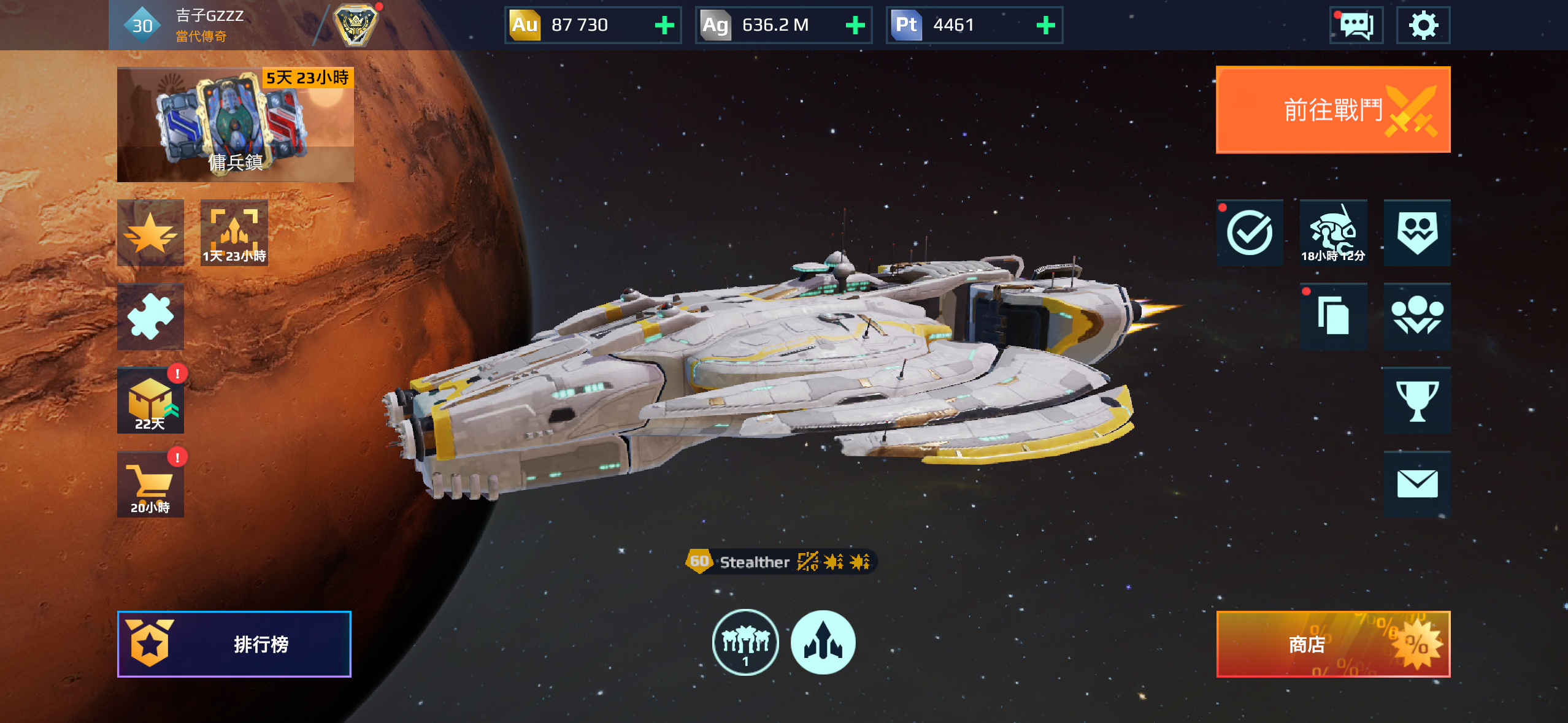The width and height of the screenshot is (1568, 723).
Task: Tap the orange 前往戰鬥 battle button
Action: tap(1332, 110)
